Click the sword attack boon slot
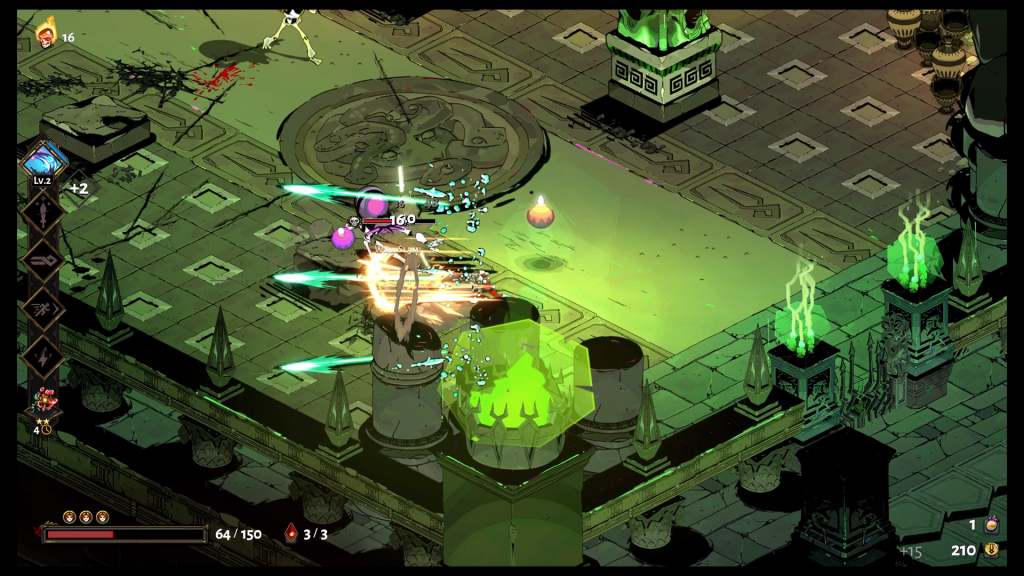This screenshot has height=576, width=1024. (44, 211)
